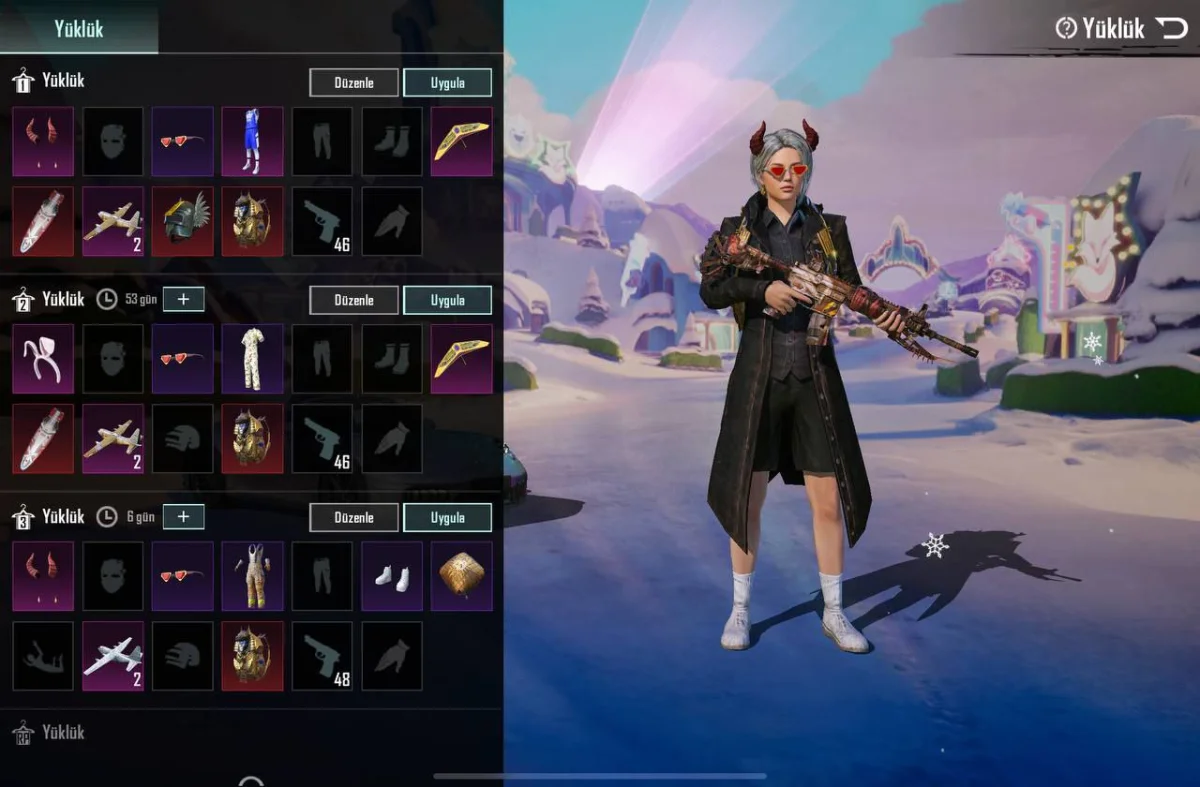Click the plus button beside the 6 gün timer
The width and height of the screenshot is (1200, 787).
tap(183, 516)
